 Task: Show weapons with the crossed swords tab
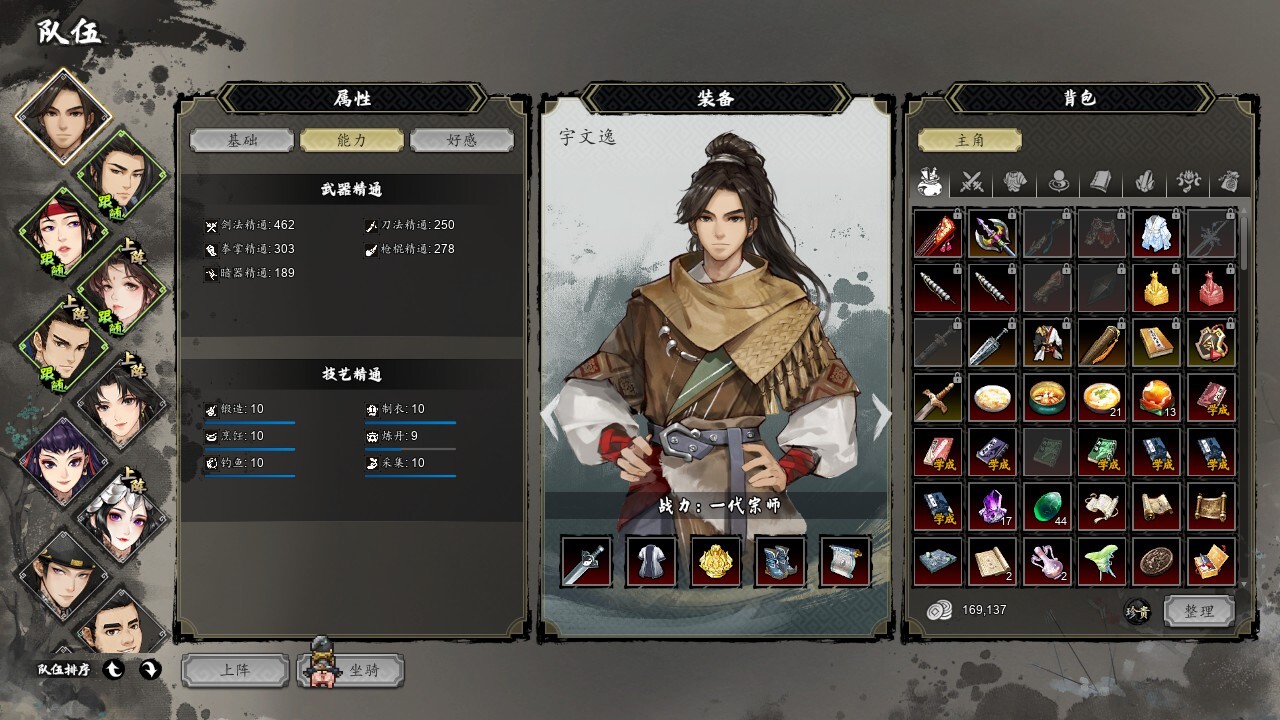tap(973, 182)
